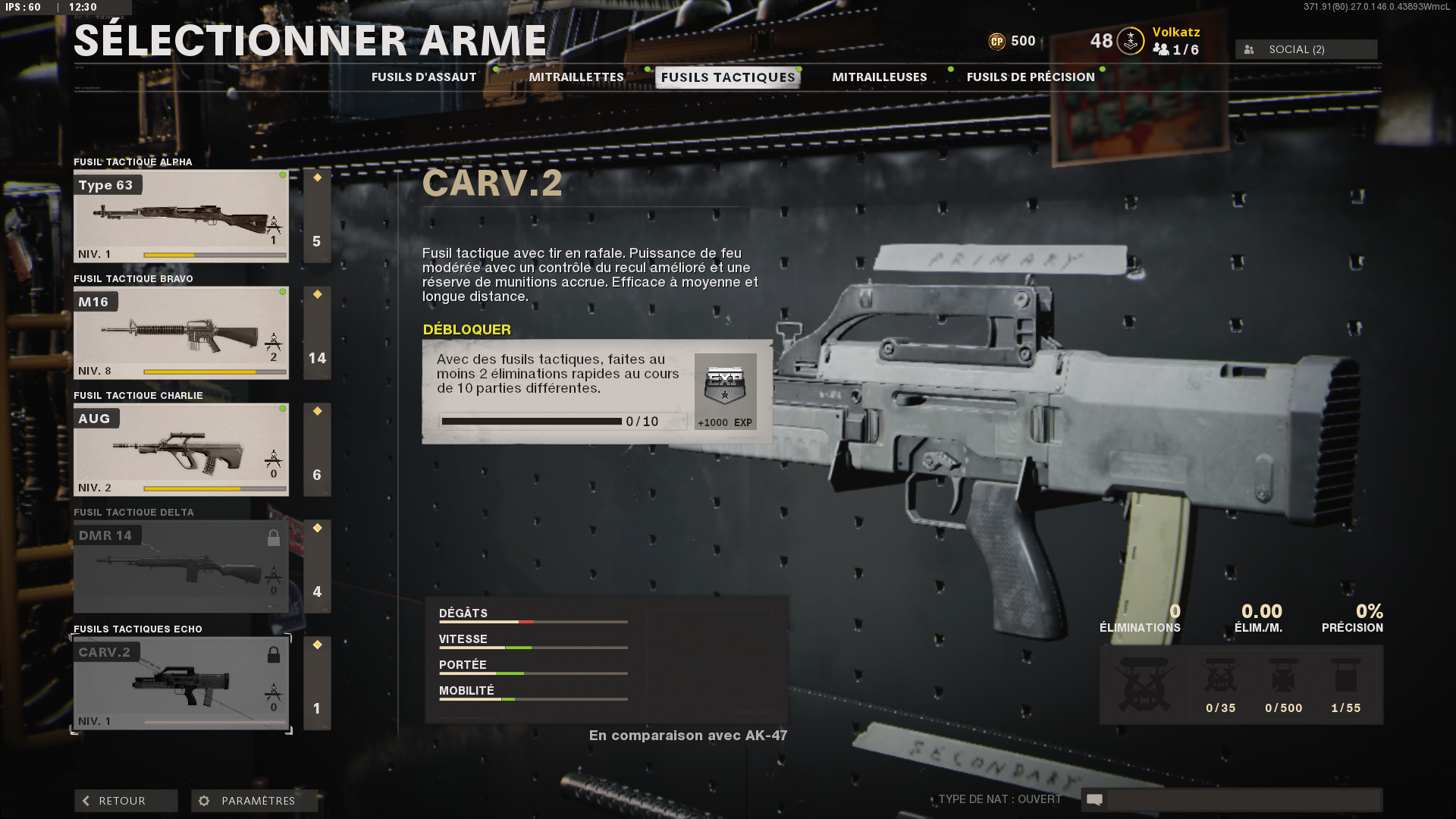Select the Type 63 weapon card
1456x819 pixels.
point(180,215)
